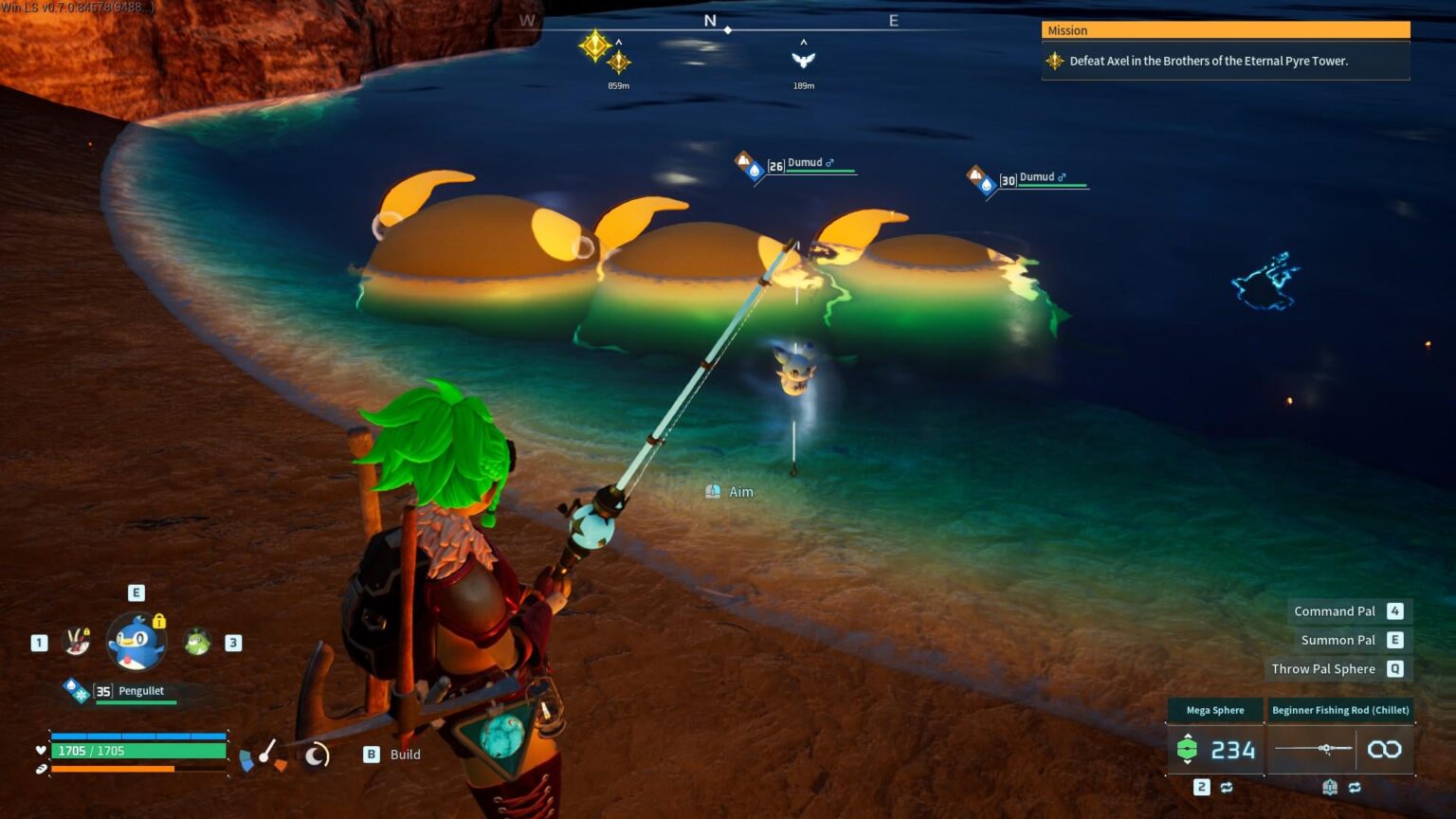Pick the green pal portrait
Viewport: 1456px width, 819px height.
tap(197, 642)
